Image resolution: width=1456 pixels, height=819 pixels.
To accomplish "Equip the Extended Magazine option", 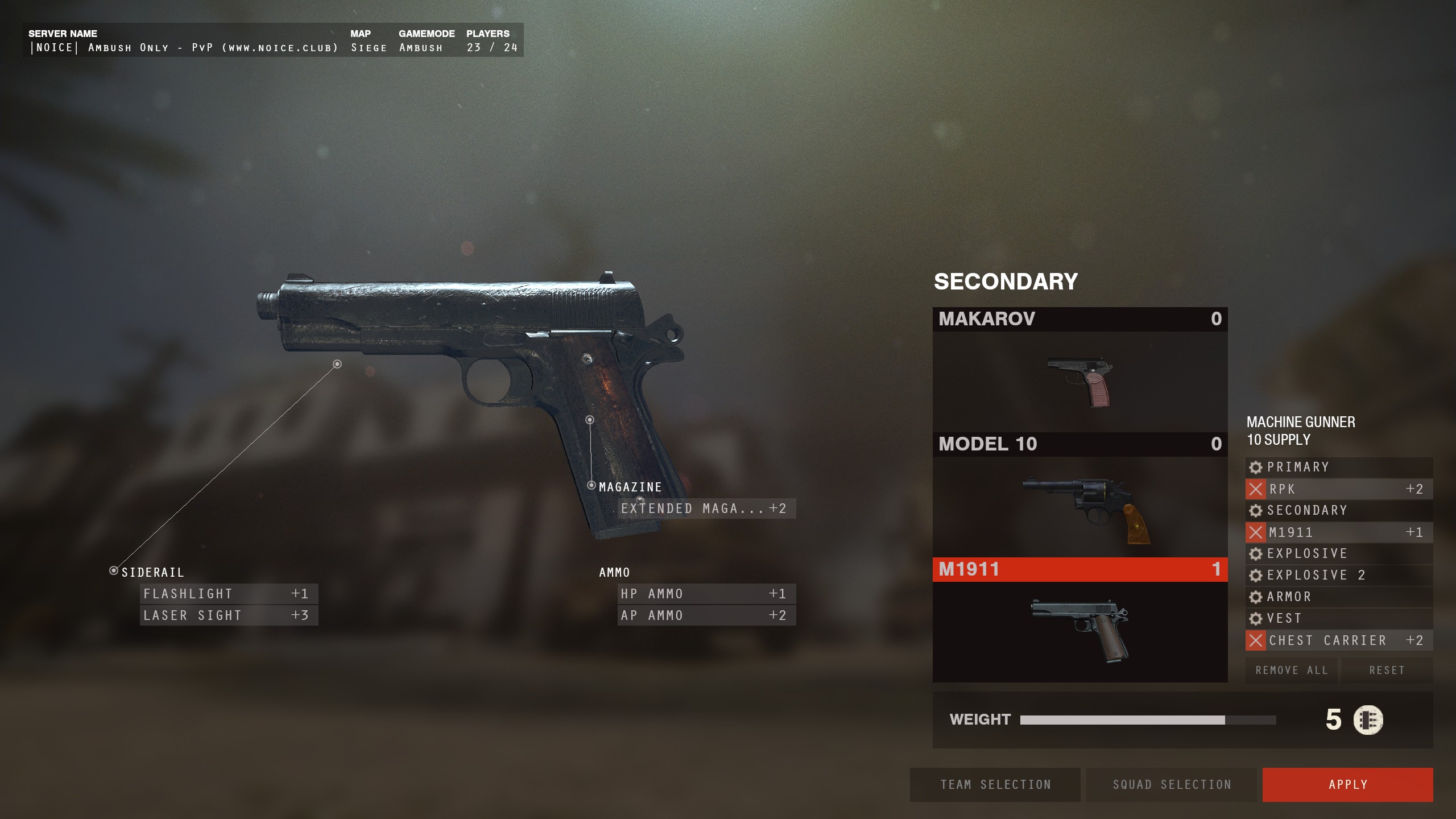I will 706,508.
